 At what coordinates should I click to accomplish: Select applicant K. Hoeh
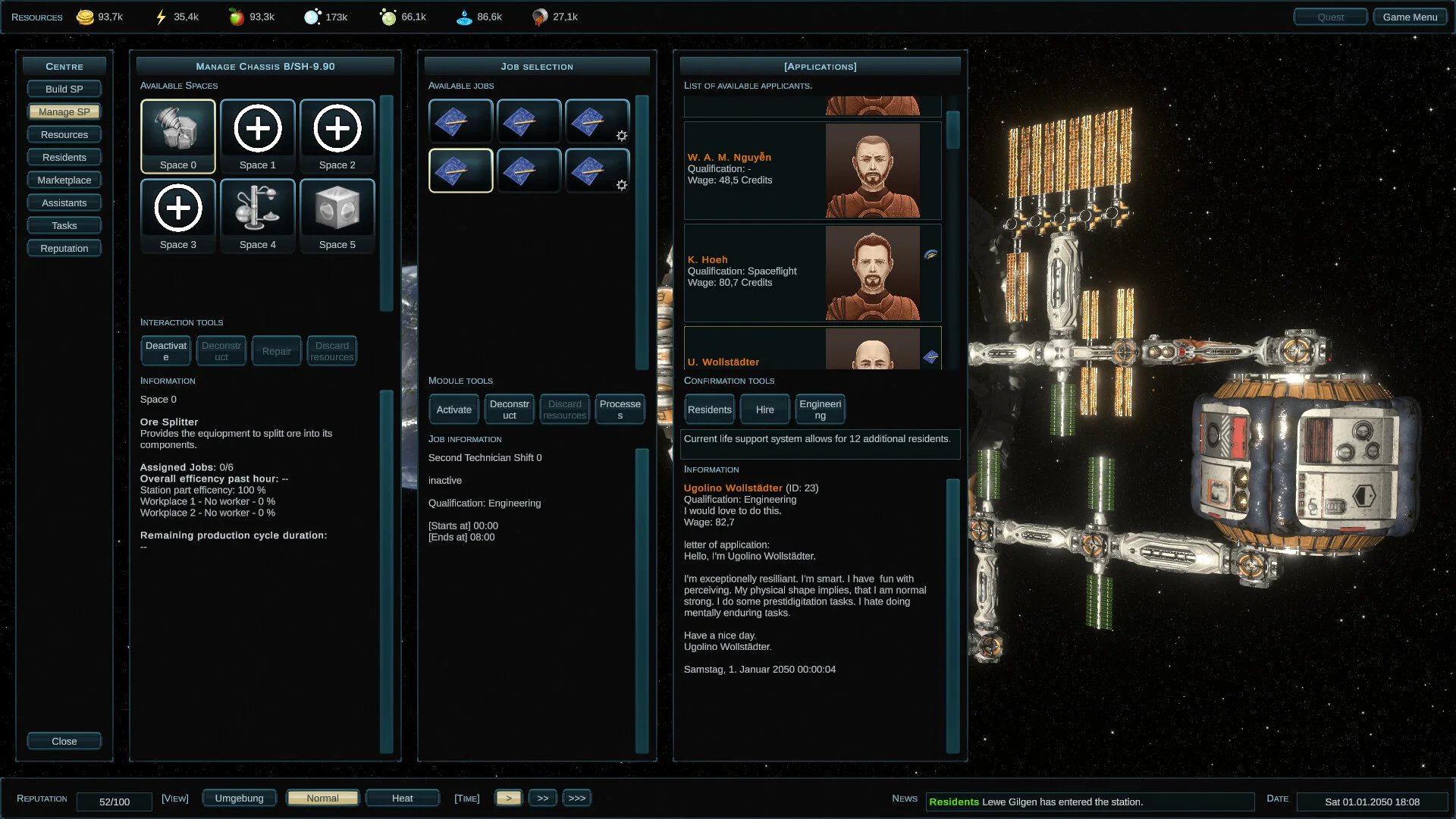[812, 272]
